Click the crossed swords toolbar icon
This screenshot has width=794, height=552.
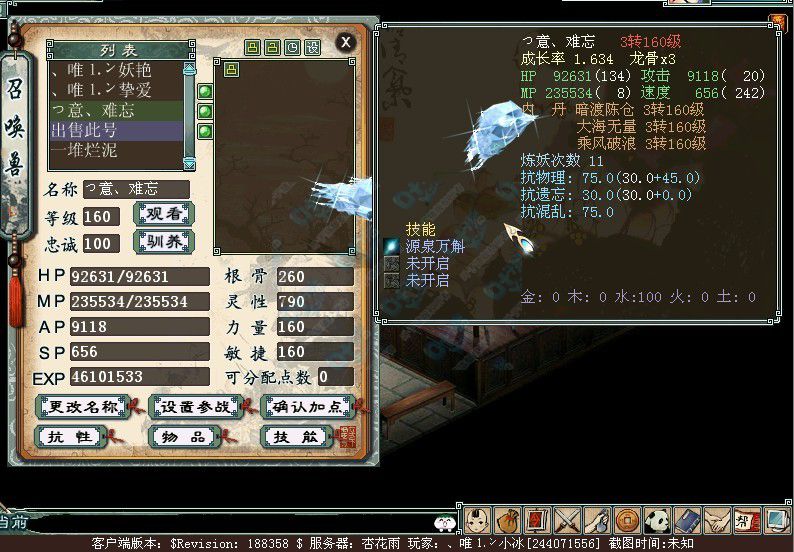coord(568,520)
